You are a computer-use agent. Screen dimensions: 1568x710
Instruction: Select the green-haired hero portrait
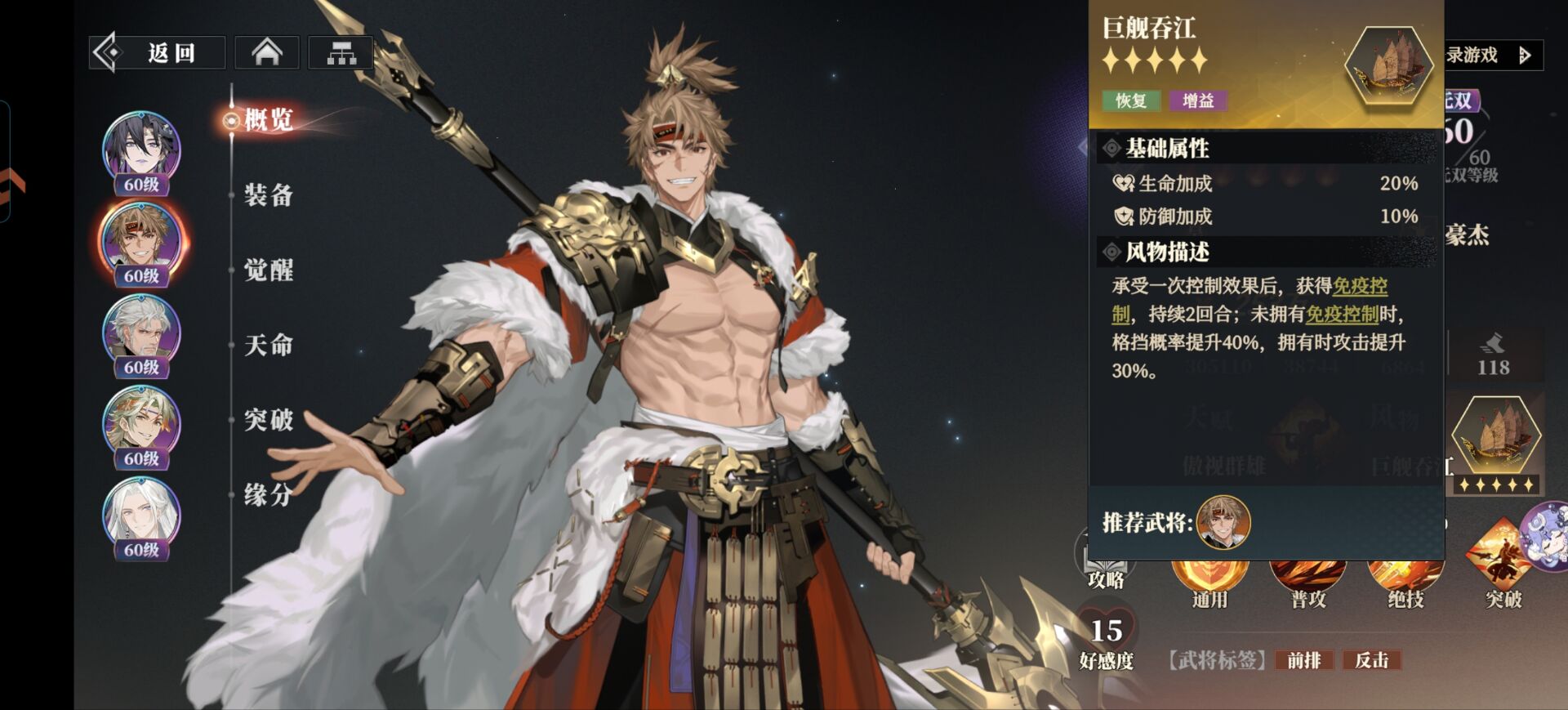click(141, 423)
